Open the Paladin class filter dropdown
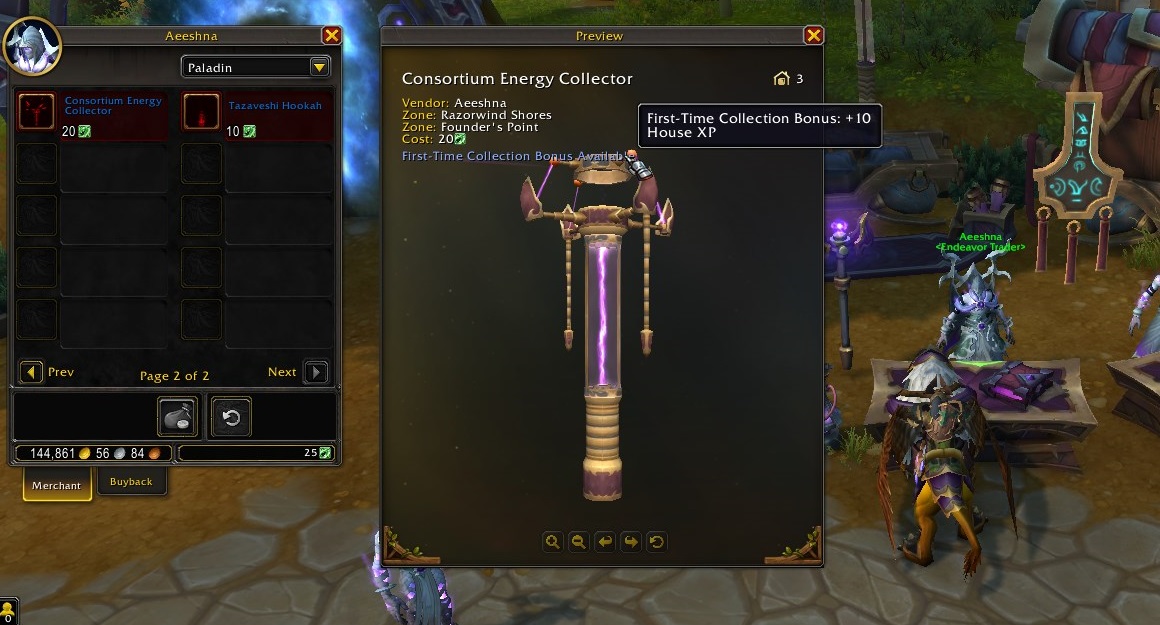 (319, 67)
